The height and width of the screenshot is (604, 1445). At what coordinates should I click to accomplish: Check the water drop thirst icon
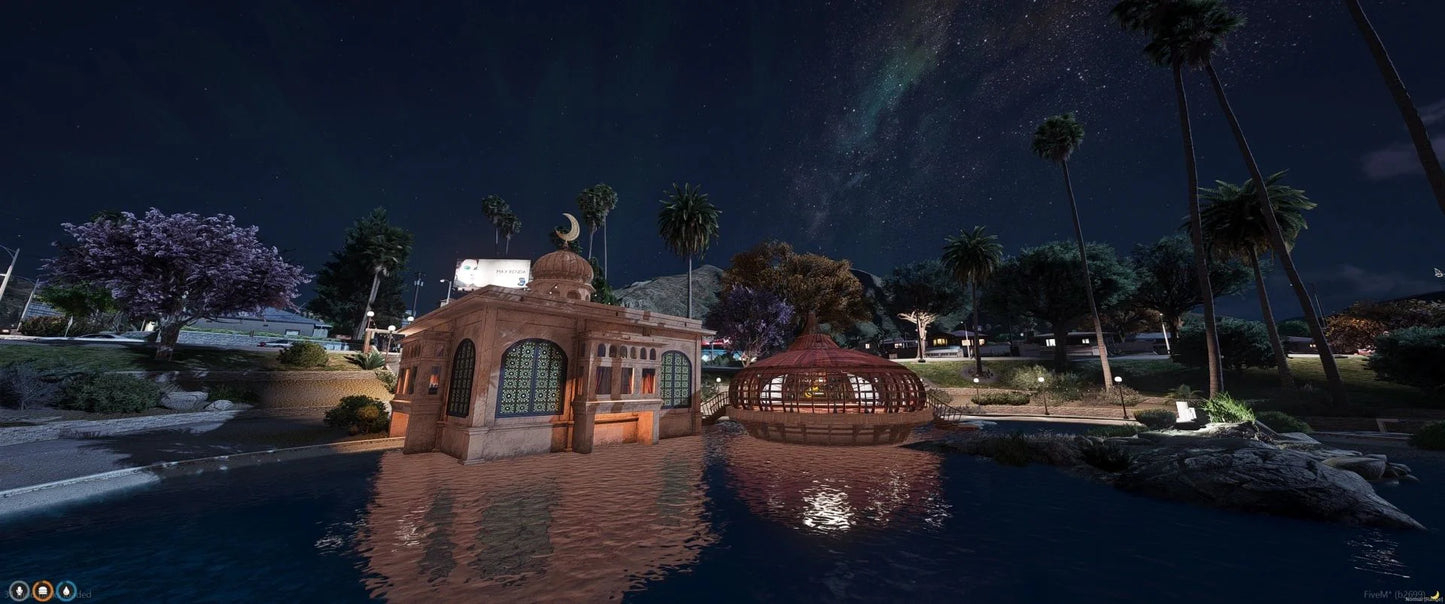[66, 591]
